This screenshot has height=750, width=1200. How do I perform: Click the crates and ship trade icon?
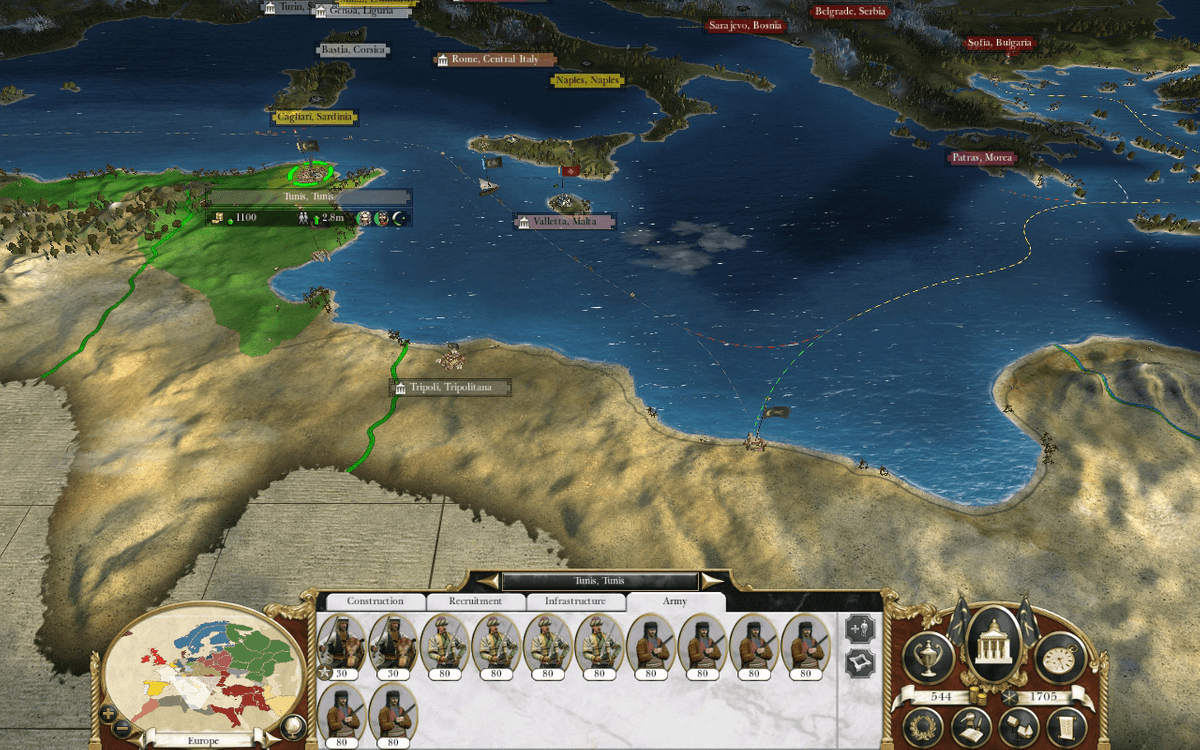coord(1020,728)
